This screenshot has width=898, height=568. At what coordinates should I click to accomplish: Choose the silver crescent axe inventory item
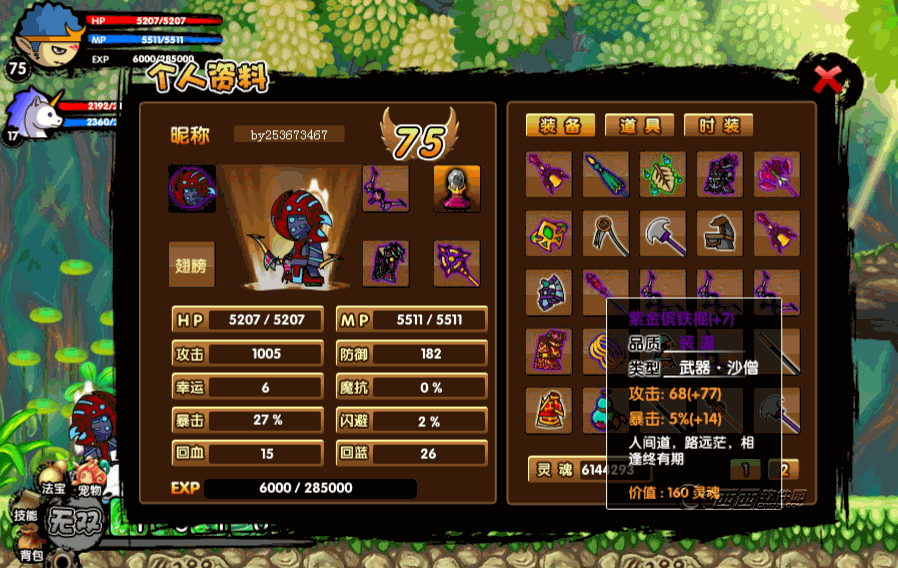663,233
